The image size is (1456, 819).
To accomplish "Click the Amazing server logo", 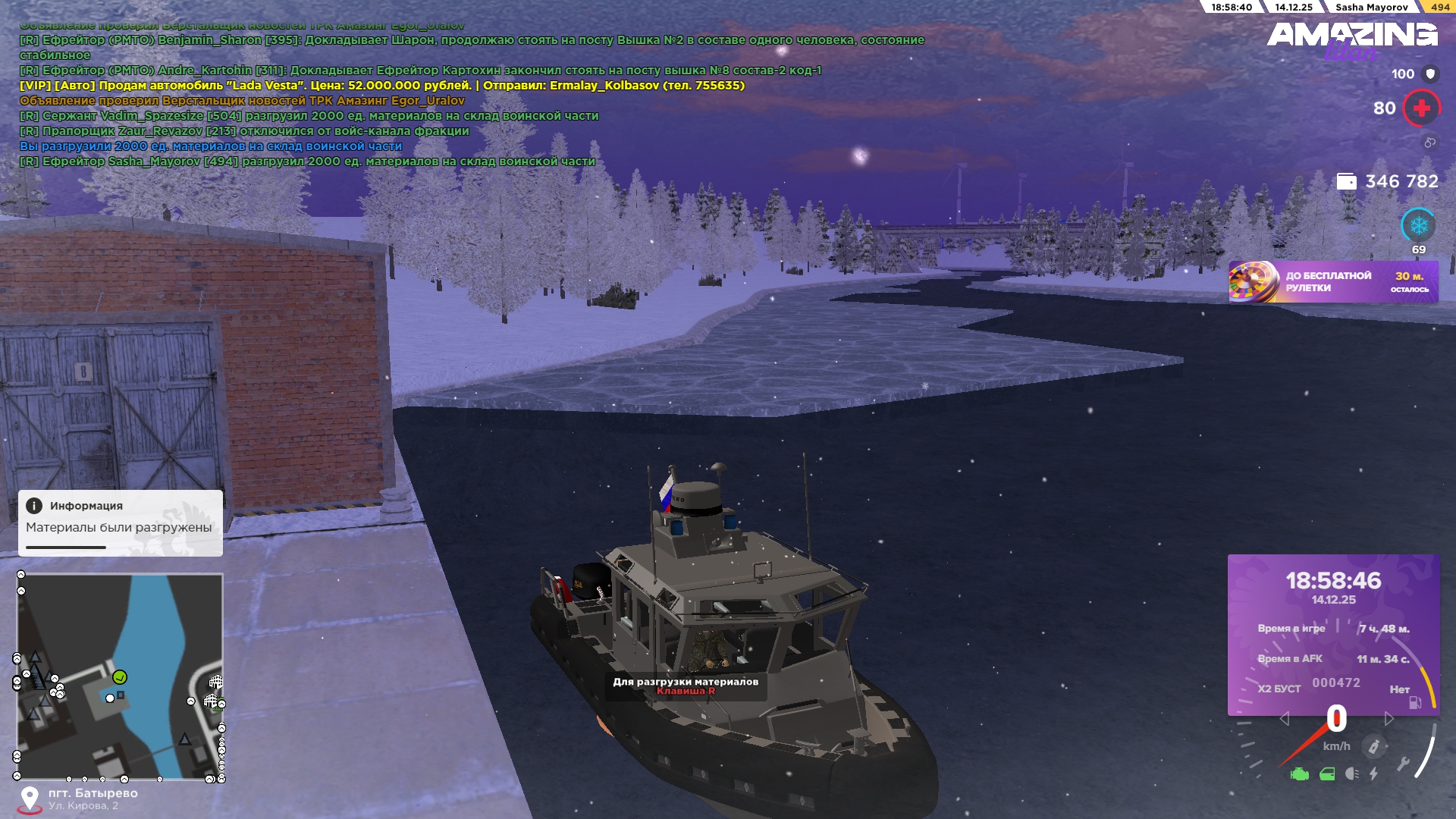I will pyautogui.click(x=1351, y=38).
